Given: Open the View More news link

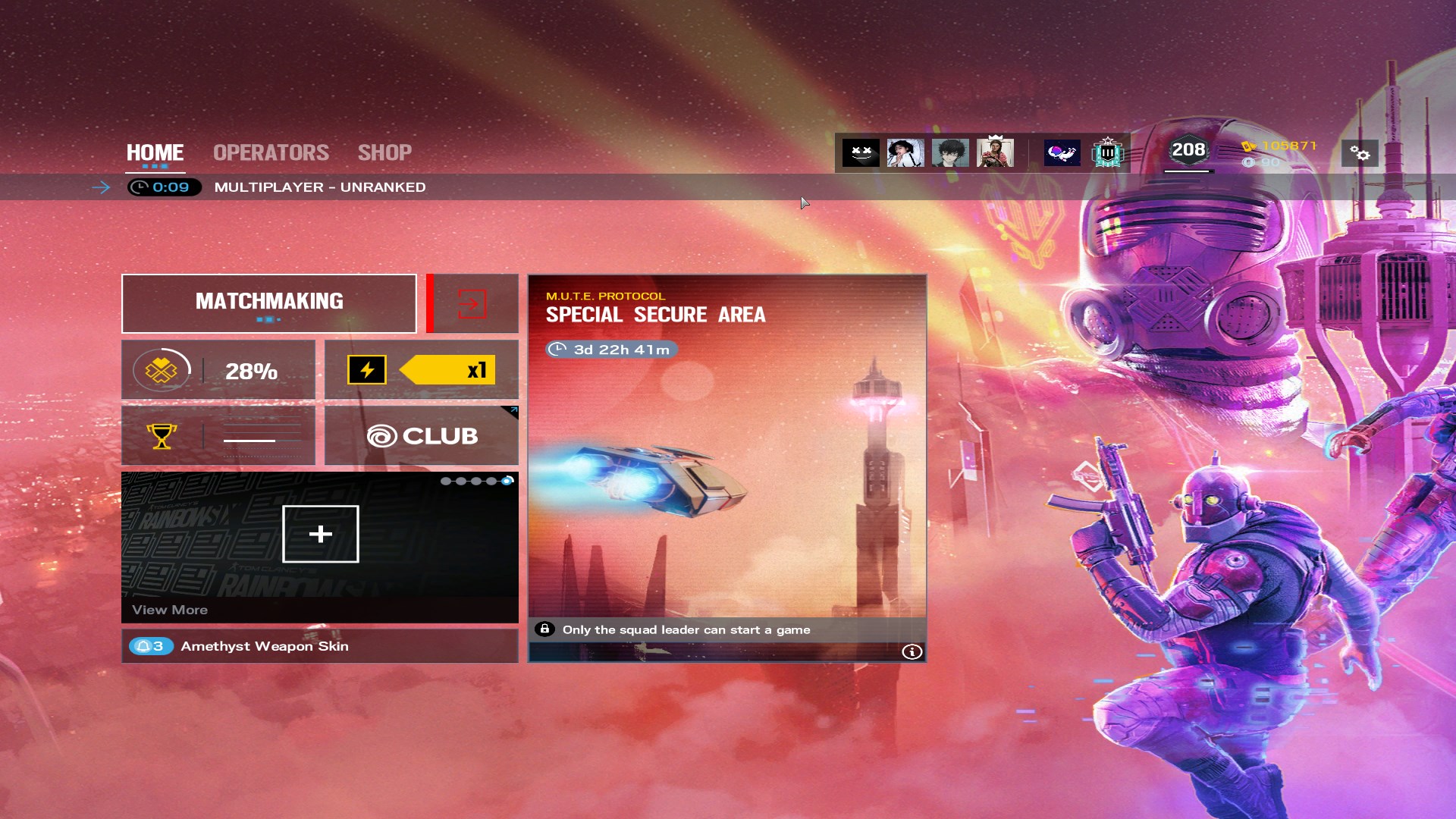Looking at the screenshot, I should pyautogui.click(x=170, y=610).
